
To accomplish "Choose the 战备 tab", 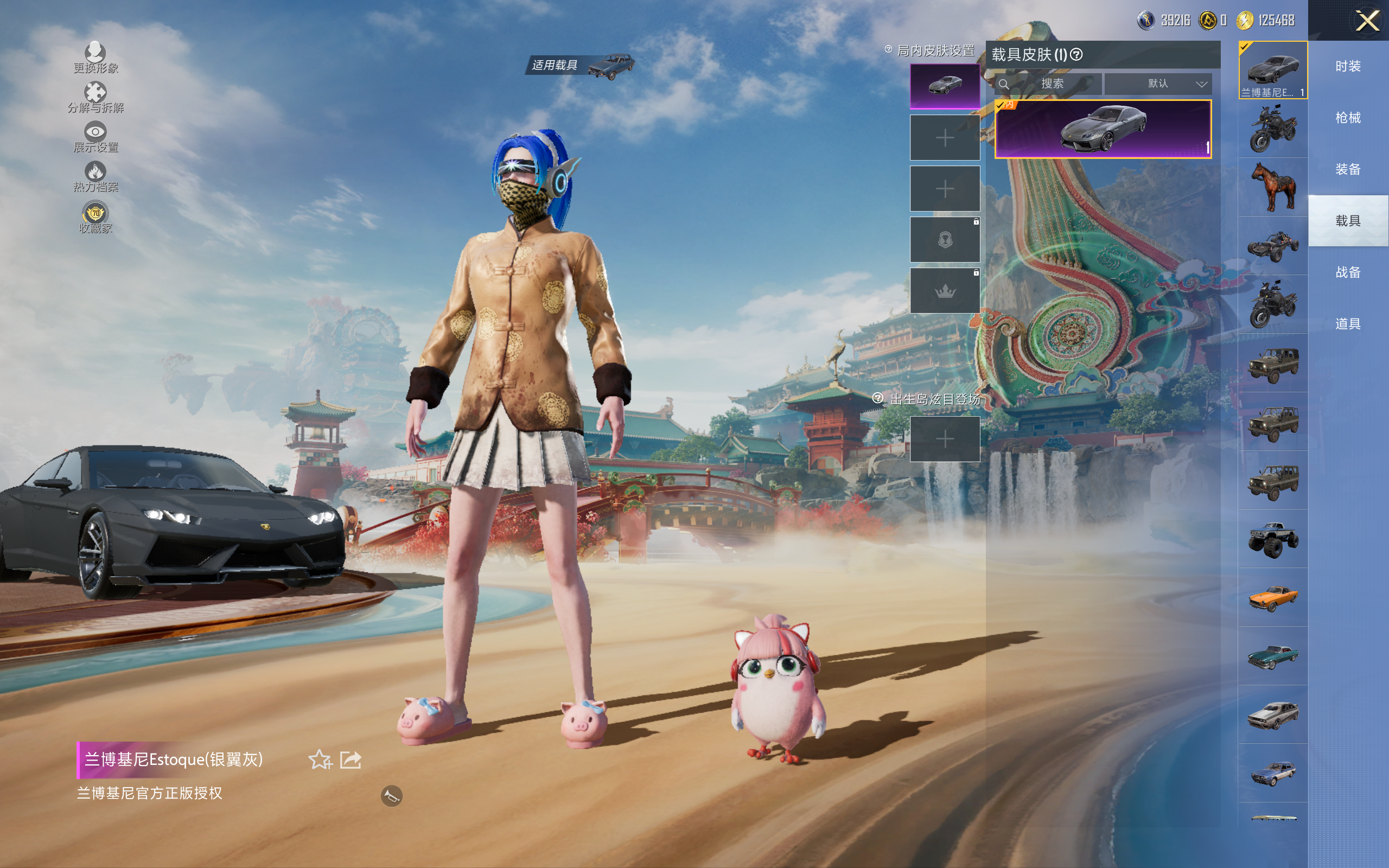I will coord(1348,272).
